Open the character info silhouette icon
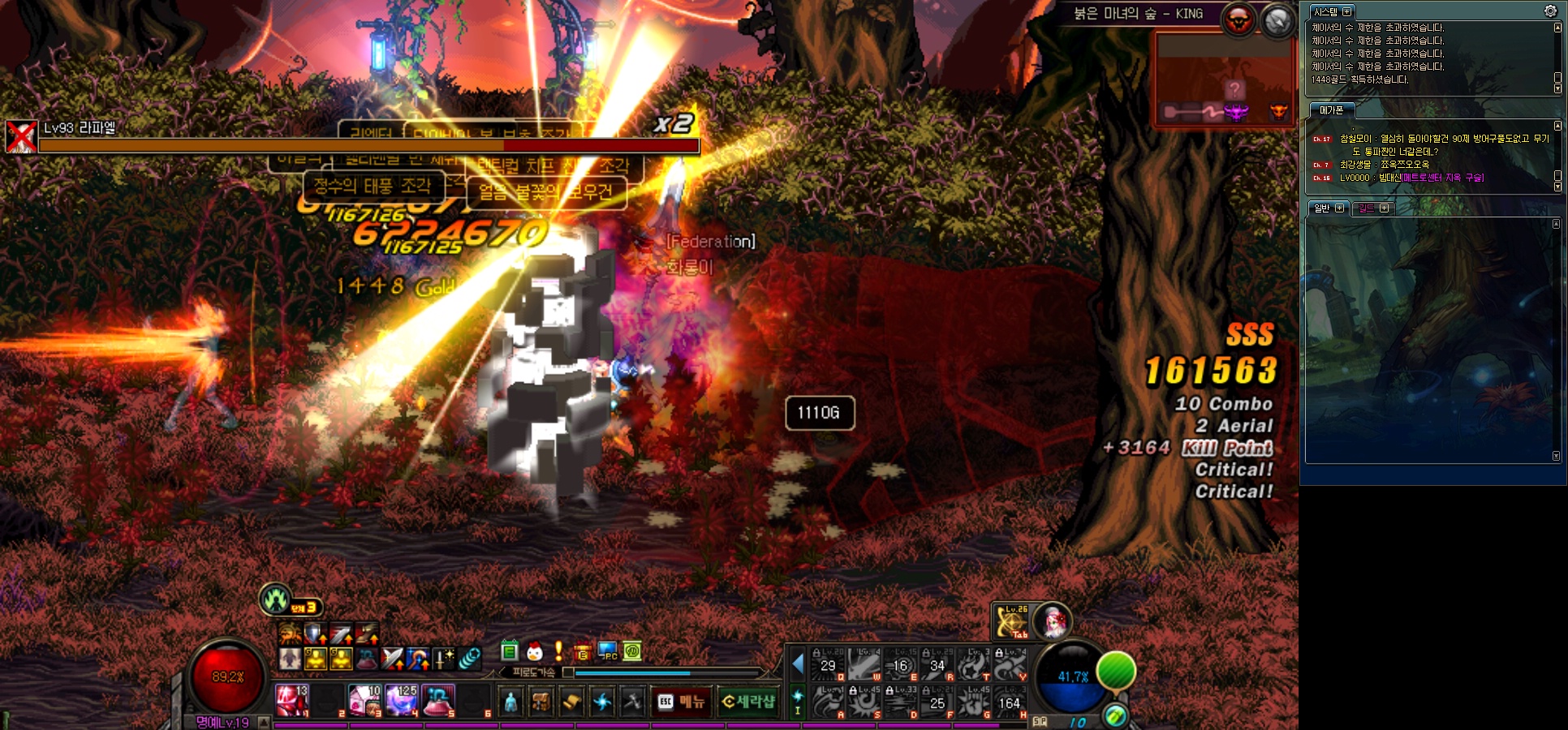Screen dimensions: 1568x730 coord(510,702)
